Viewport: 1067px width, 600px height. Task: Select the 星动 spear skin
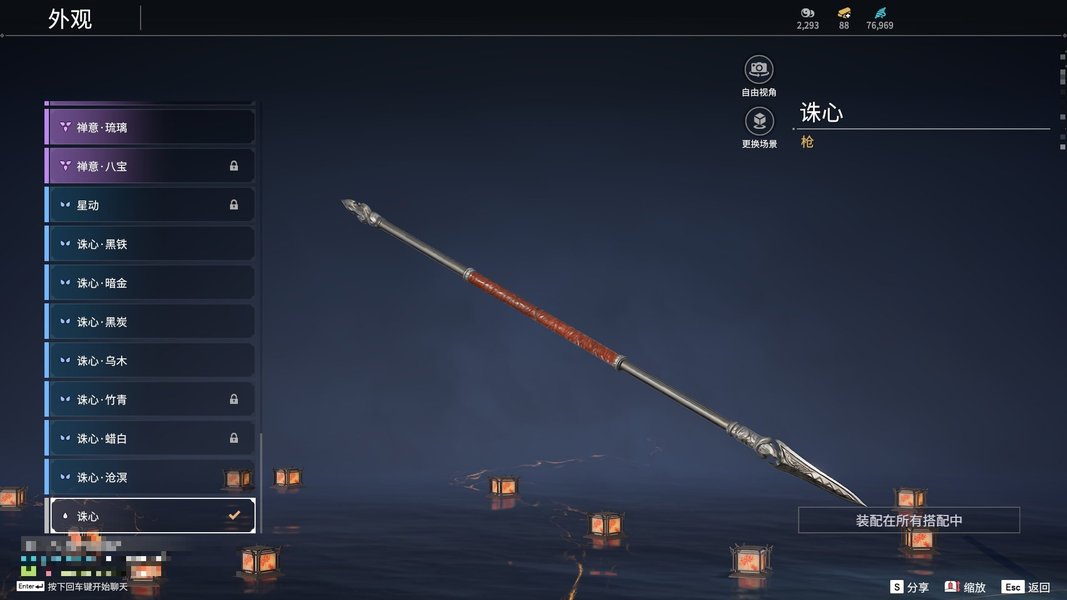[x=150, y=205]
